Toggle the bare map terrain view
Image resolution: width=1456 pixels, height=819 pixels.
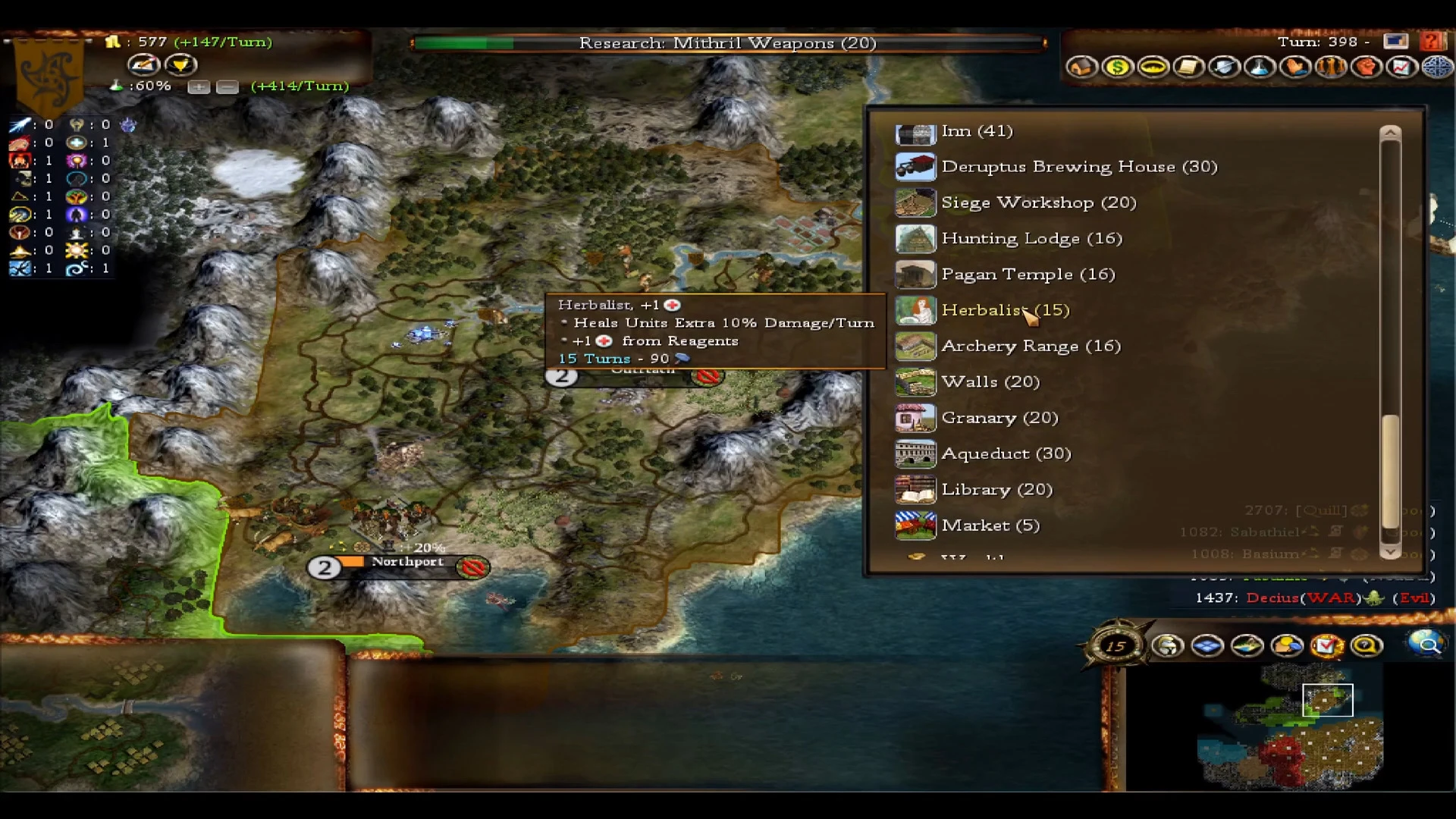1247,645
